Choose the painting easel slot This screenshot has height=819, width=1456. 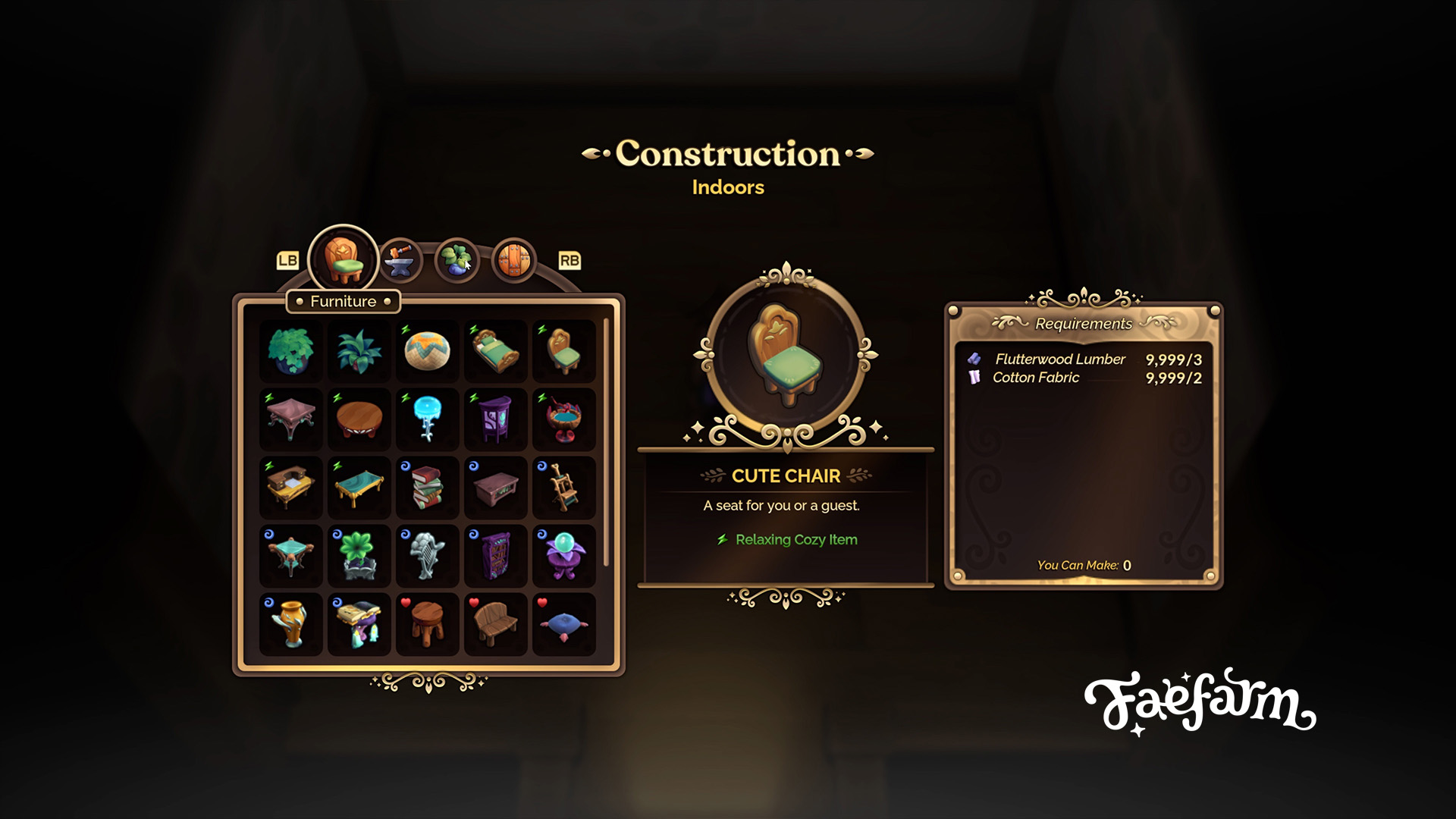click(563, 487)
